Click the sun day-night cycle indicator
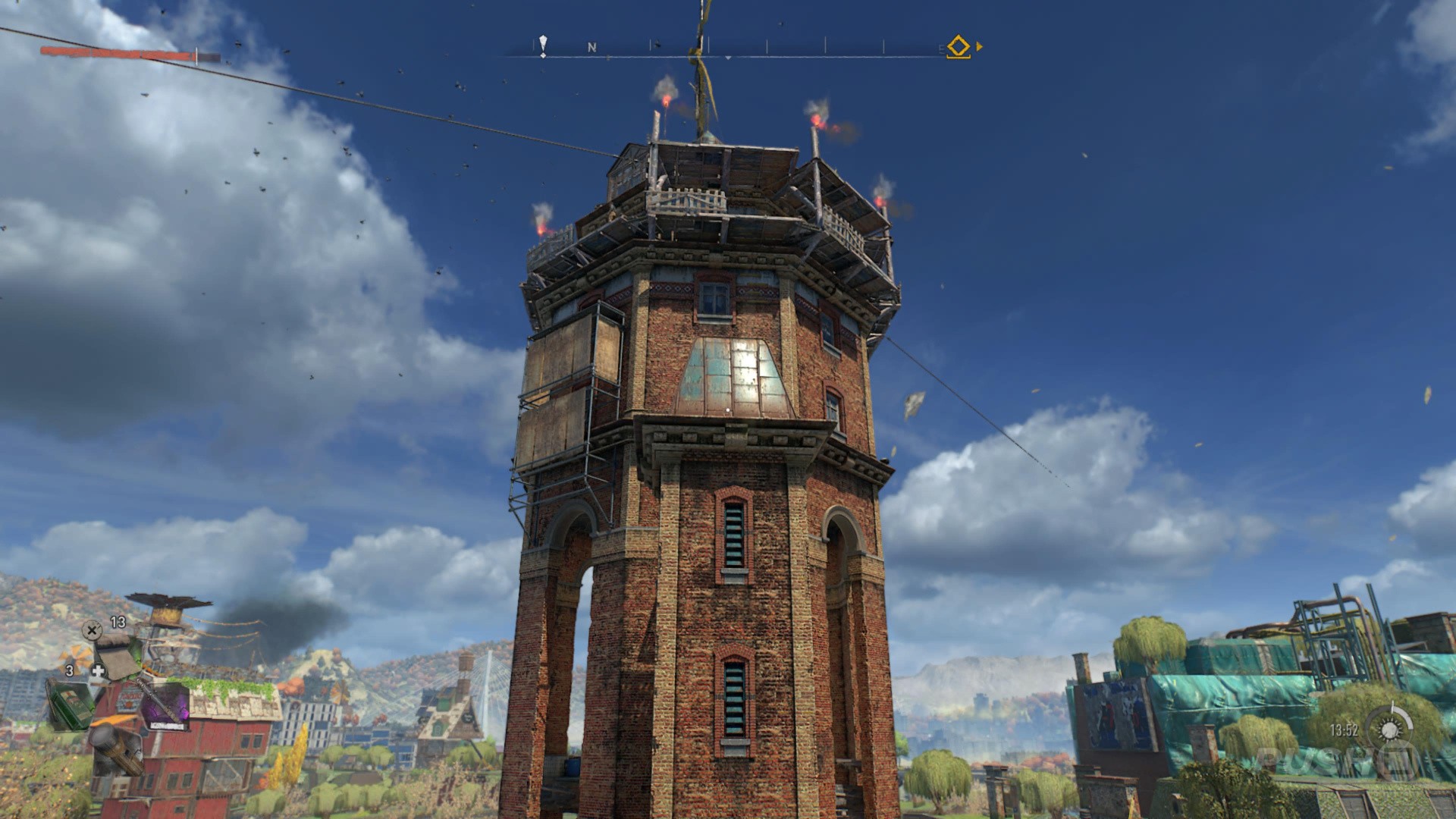The height and width of the screenshot is (819, 1456). (x=1389, y=730)
